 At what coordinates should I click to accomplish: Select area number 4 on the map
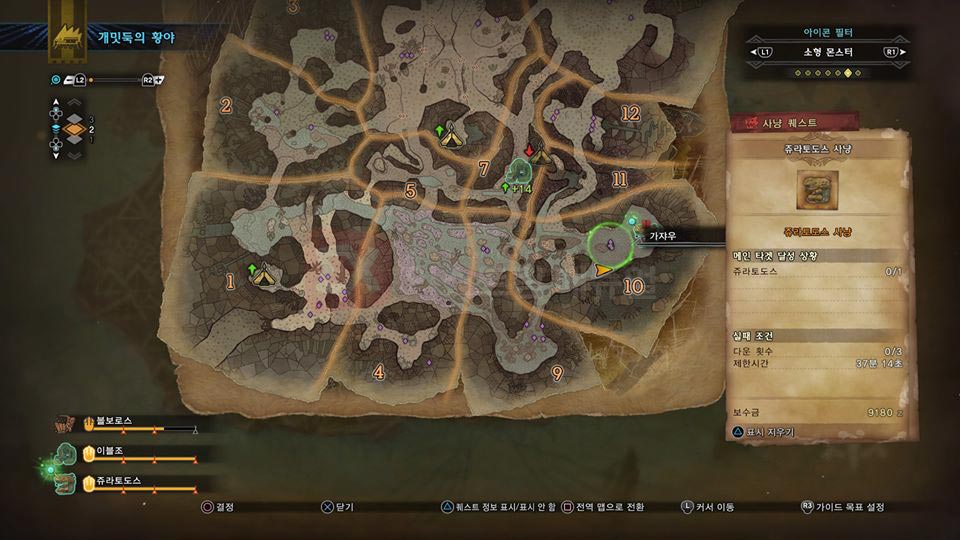coord(378,372)
